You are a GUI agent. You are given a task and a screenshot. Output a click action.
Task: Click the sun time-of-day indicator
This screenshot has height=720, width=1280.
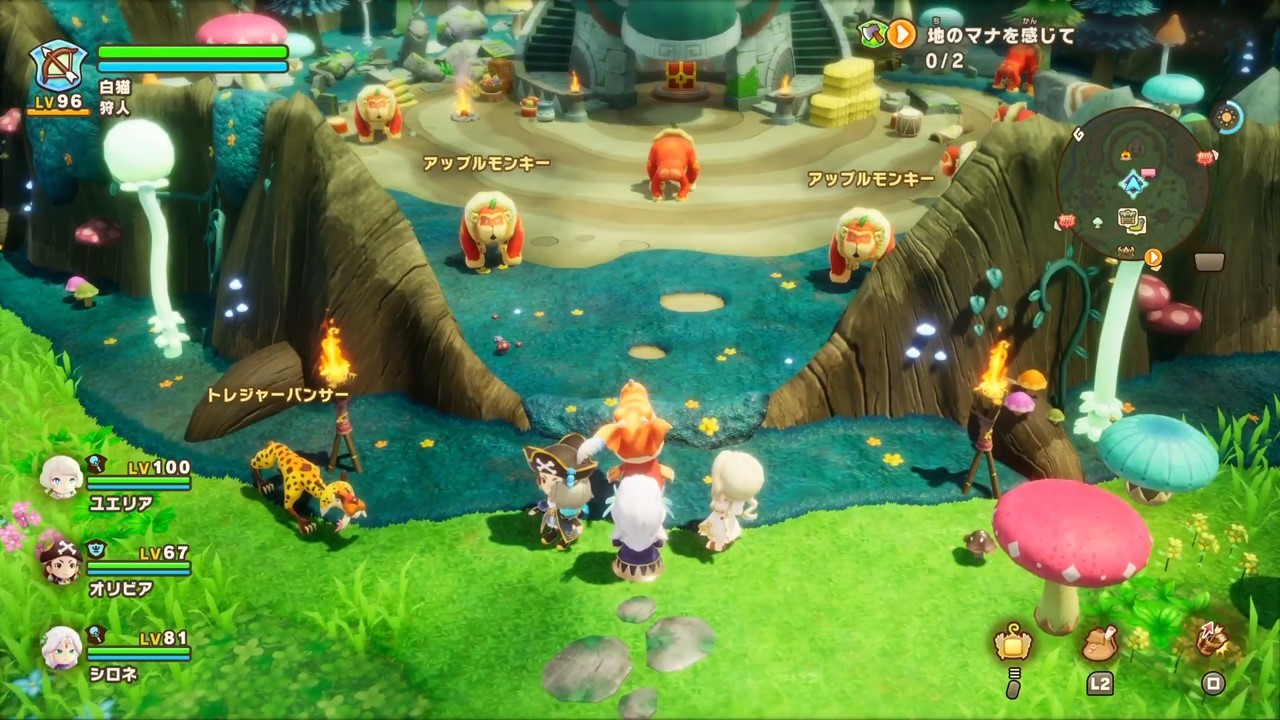(x=1226, y=116)
